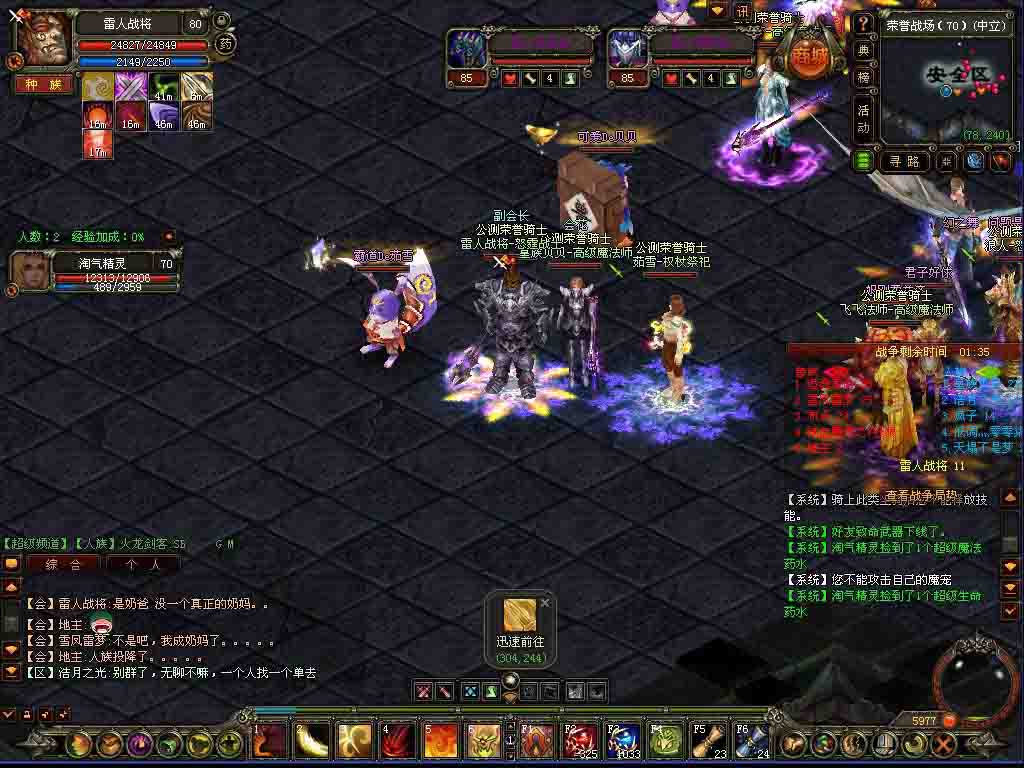Open the 典 codex button
This screenshot has width=1024, height=768.
[864, 49]
